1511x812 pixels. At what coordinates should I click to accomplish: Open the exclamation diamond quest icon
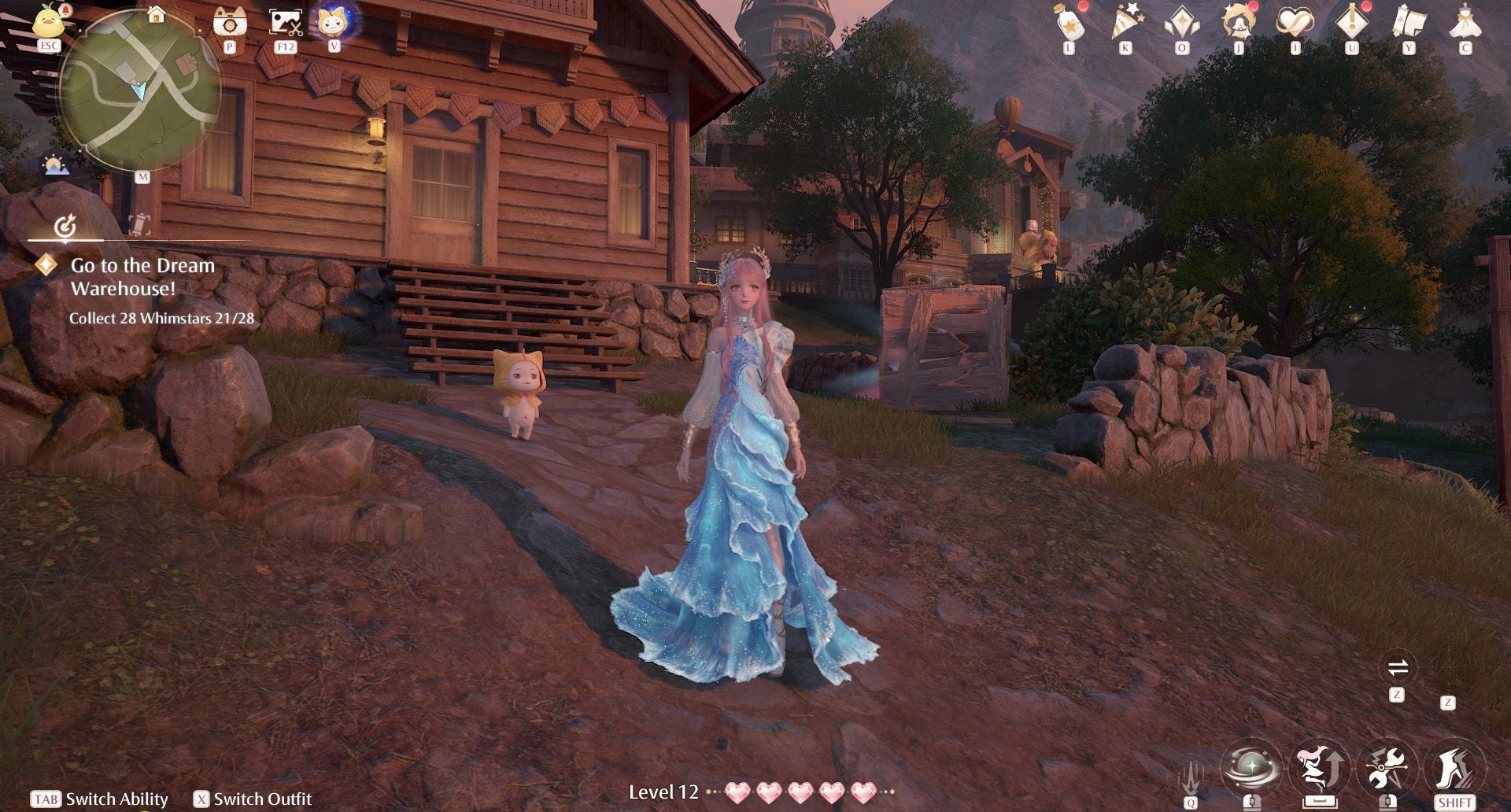click(x=1352, y=24)
